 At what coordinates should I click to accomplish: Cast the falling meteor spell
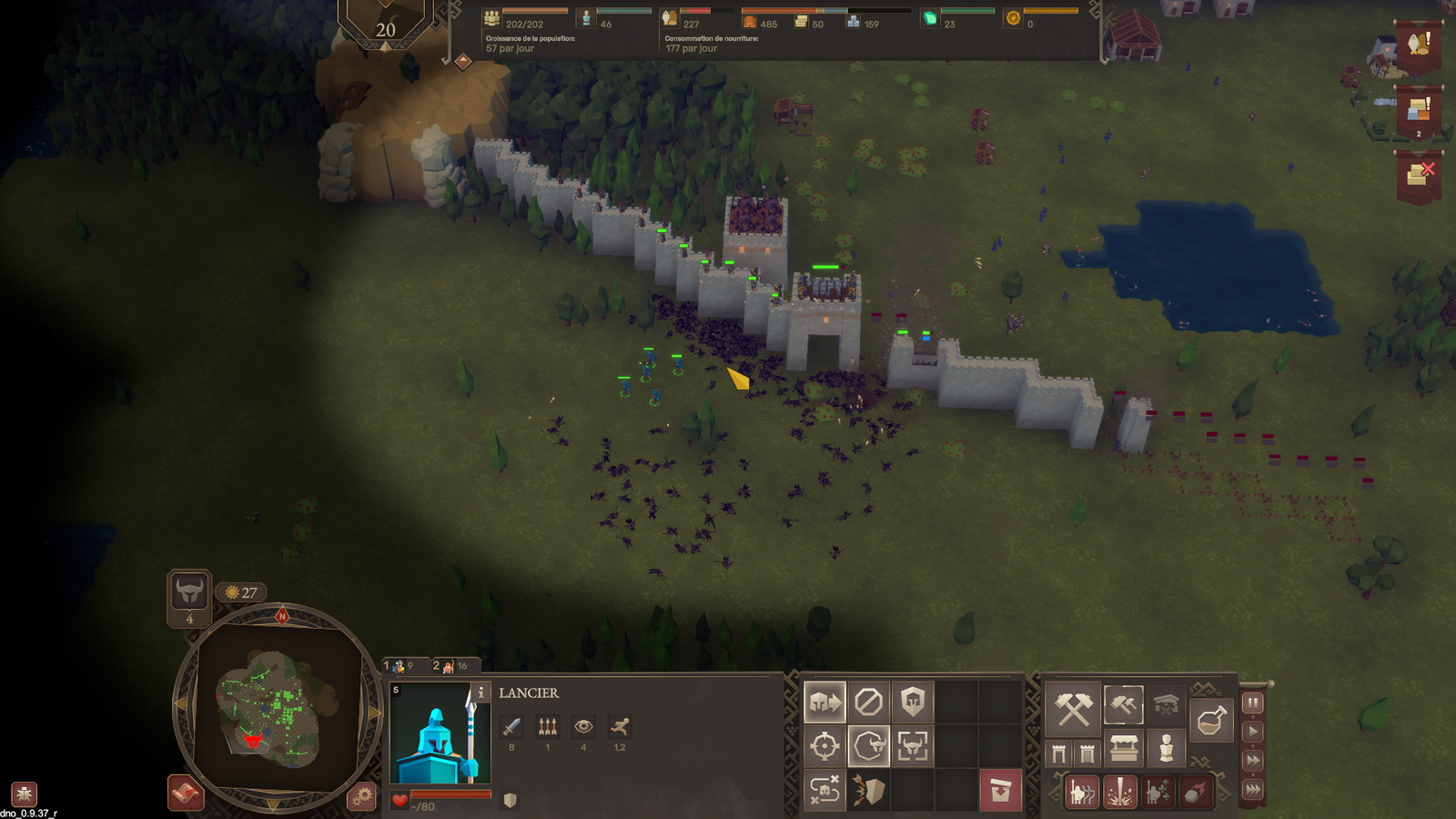click(x=1195, y=793)
